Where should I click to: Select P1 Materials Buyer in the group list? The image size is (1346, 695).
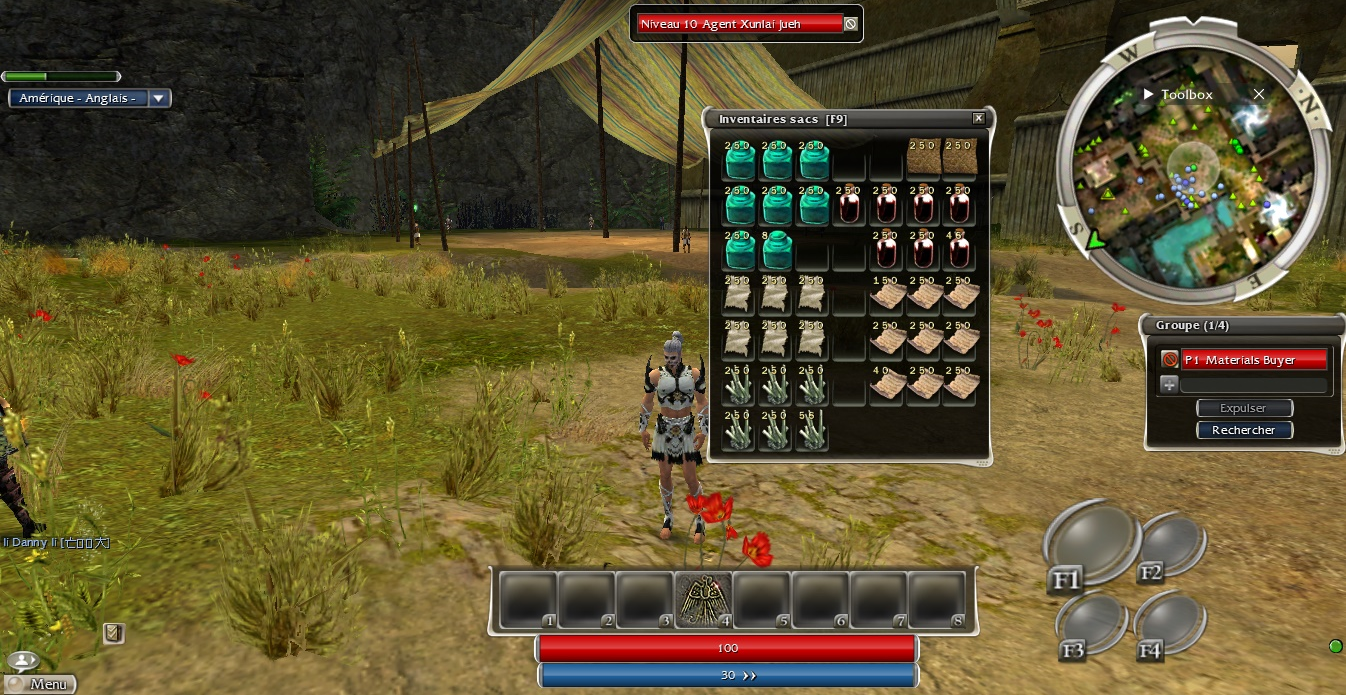click(1254, 360)
